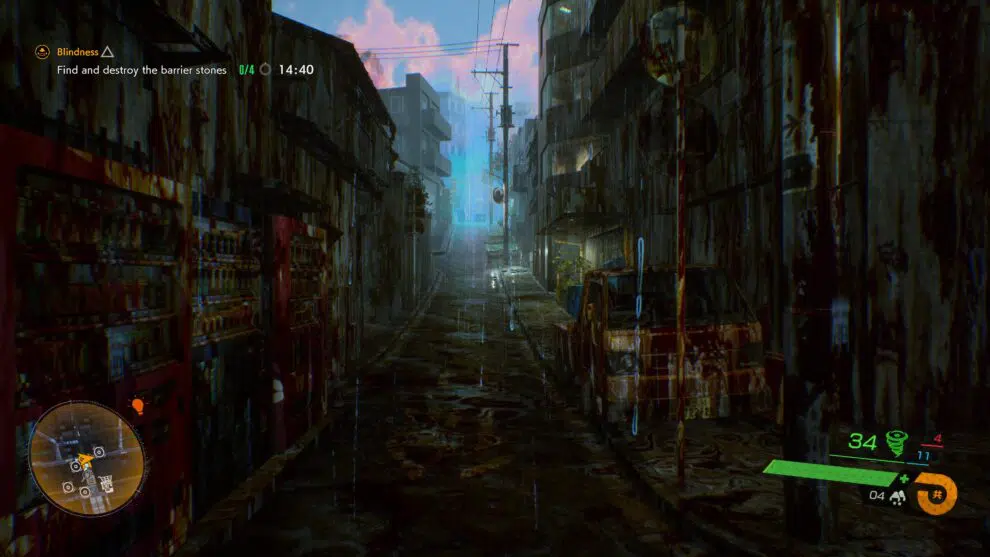The height and width of the screenshot is (557, 990).
Task: Click the Blindness mission icon
Action: [43, 51]
